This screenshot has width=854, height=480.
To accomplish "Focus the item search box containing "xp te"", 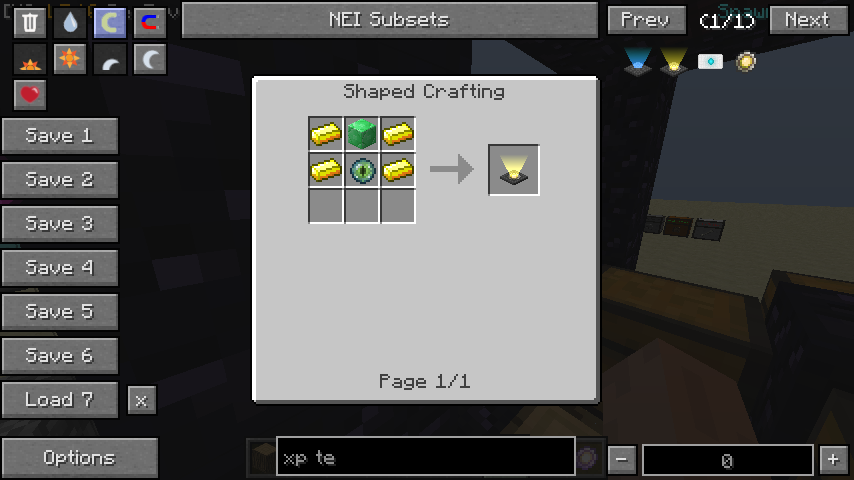I will [x=425, y=458].
